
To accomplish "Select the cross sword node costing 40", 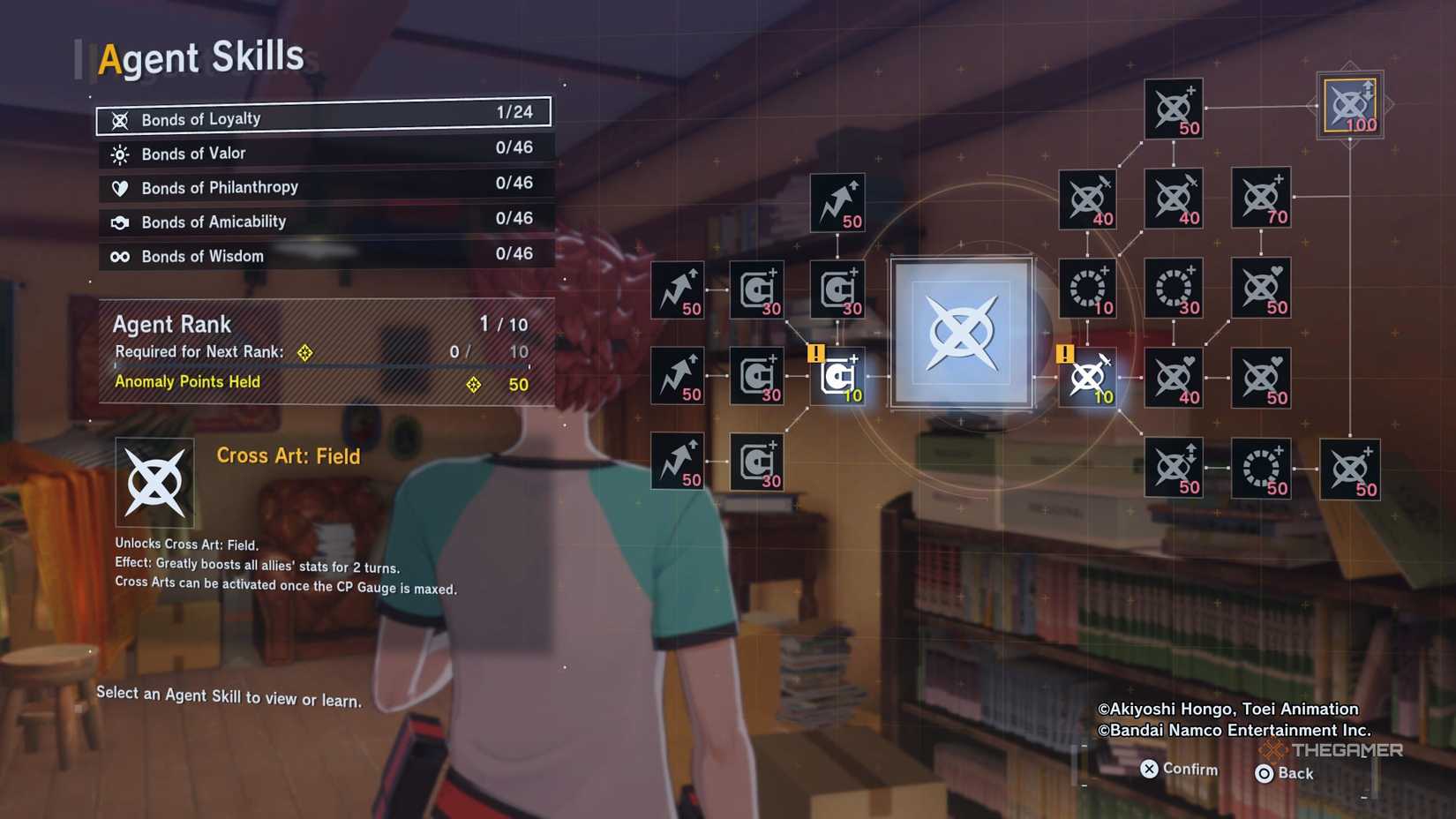I will (x=1085, y=199).
